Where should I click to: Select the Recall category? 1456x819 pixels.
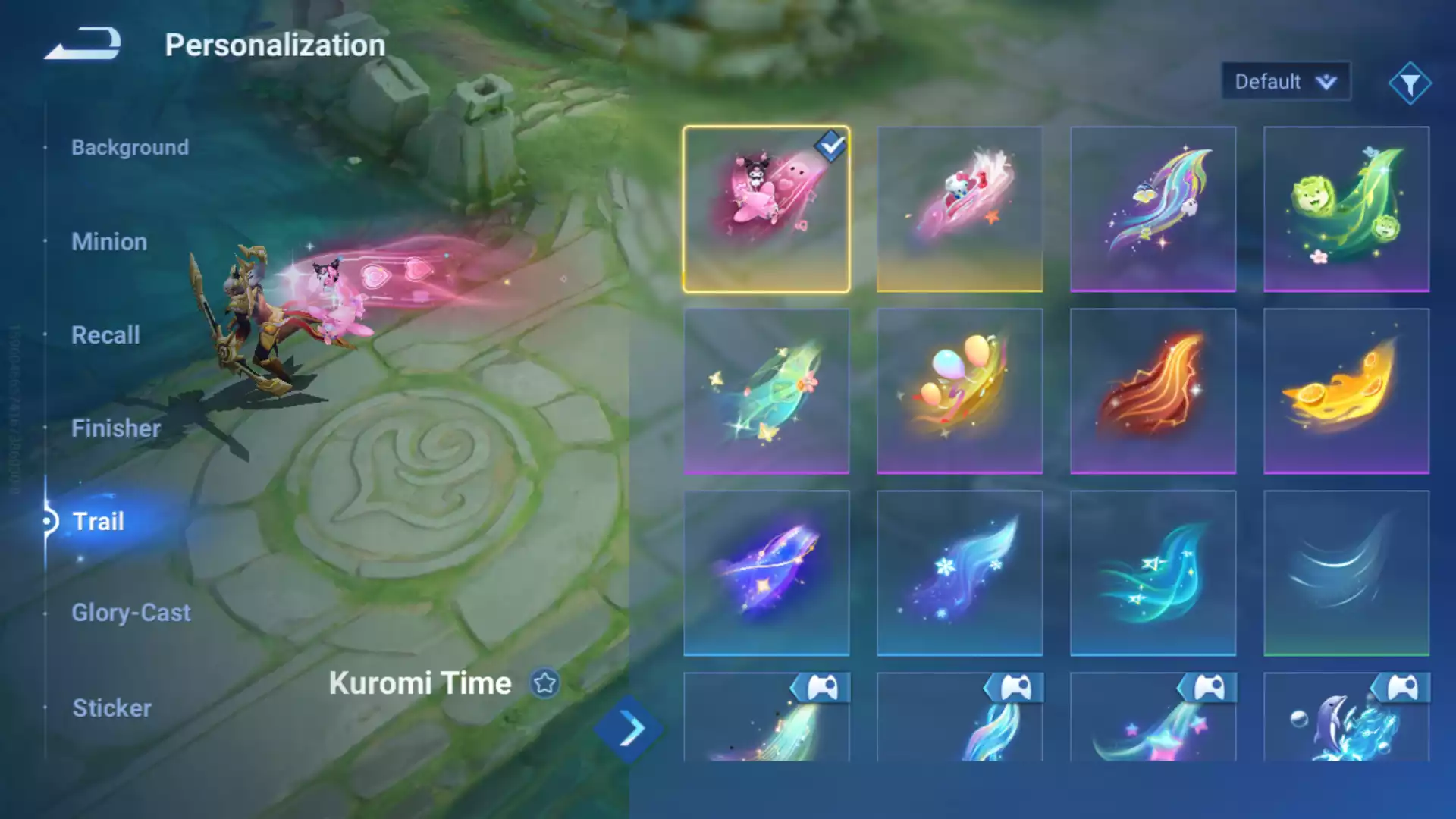105,335
